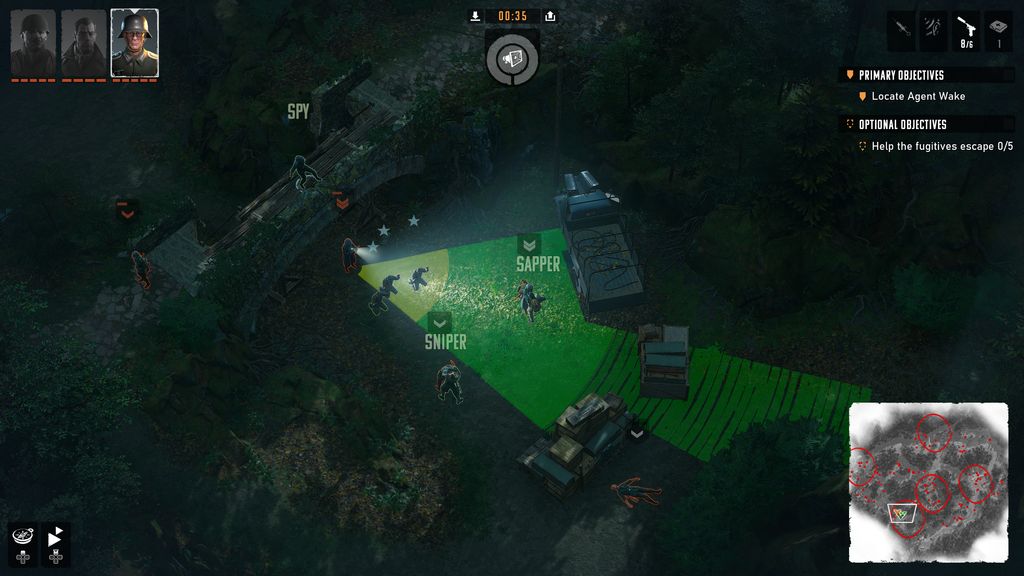The width and height of the screenshot is (1024, 576).
Task: Click the Locate Agent Wake objective
Action: click(918, 96)
